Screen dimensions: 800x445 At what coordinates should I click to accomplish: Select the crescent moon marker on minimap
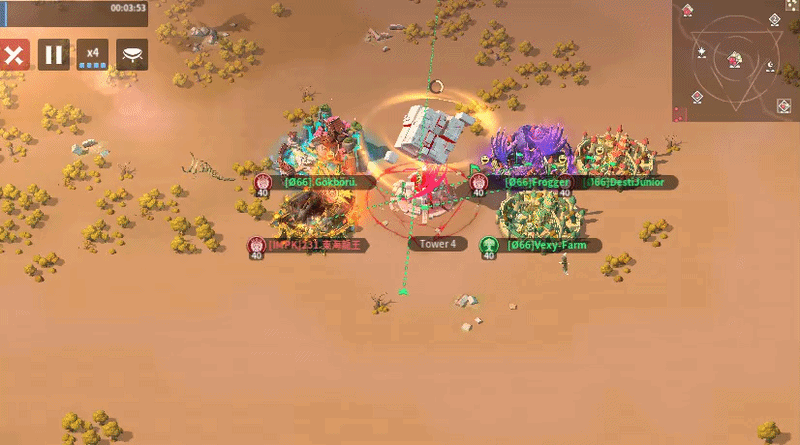770,66
